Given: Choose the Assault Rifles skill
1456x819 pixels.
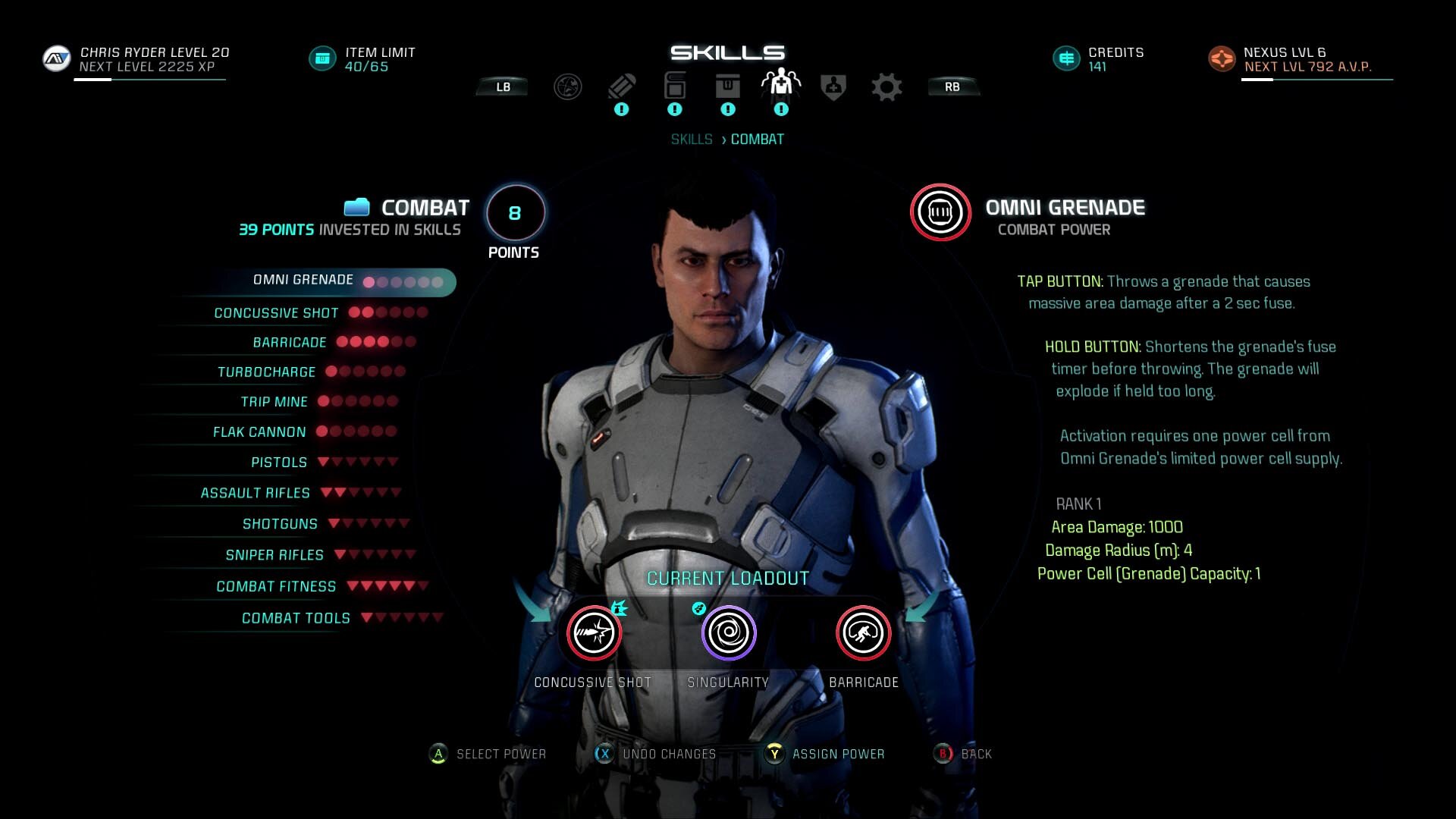Looking at the screenshot, I should pyautogui.click(x=255, y=494).
